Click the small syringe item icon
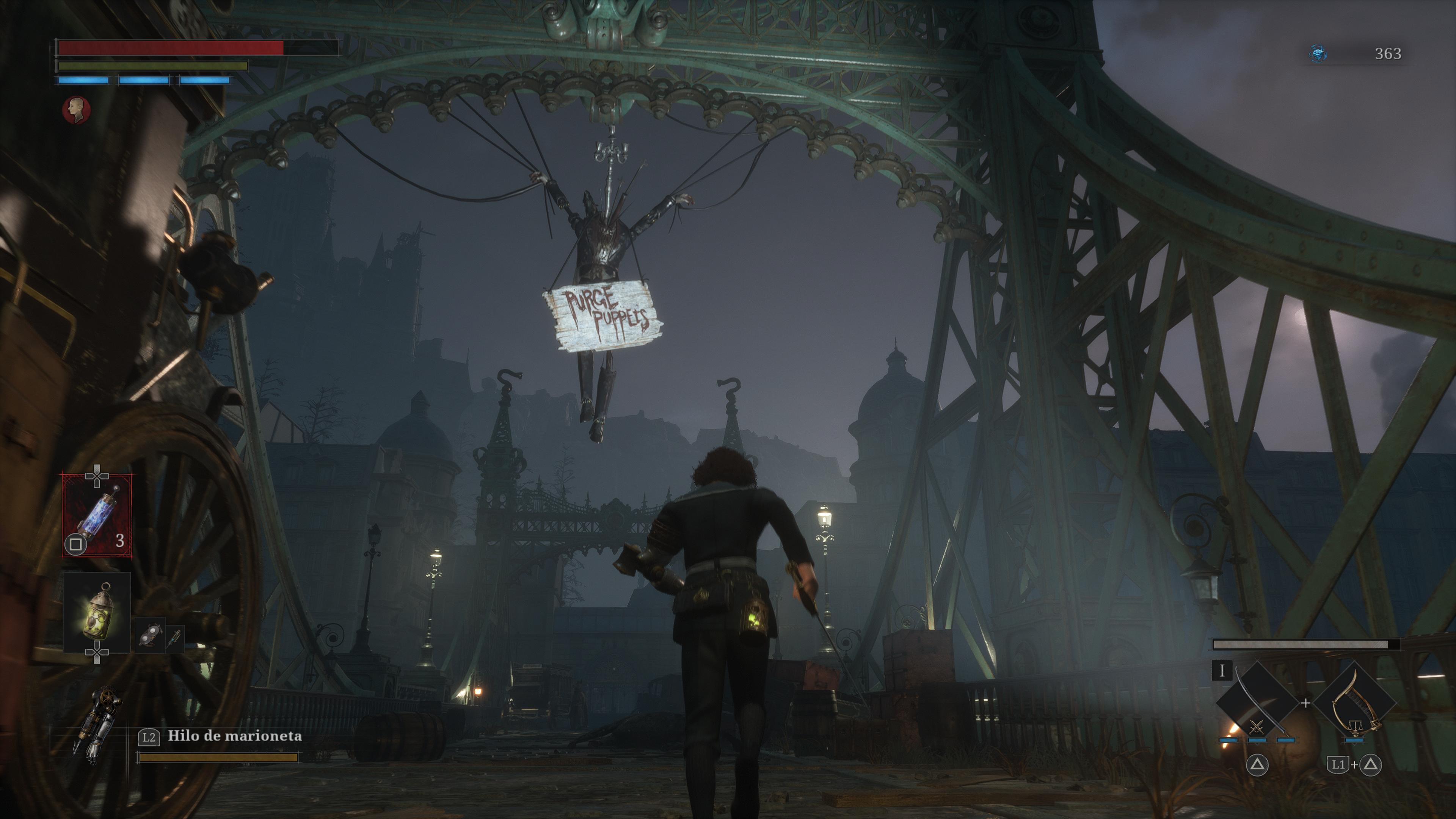This screenshot has height=819, width=1456. (x=175, y=636)
